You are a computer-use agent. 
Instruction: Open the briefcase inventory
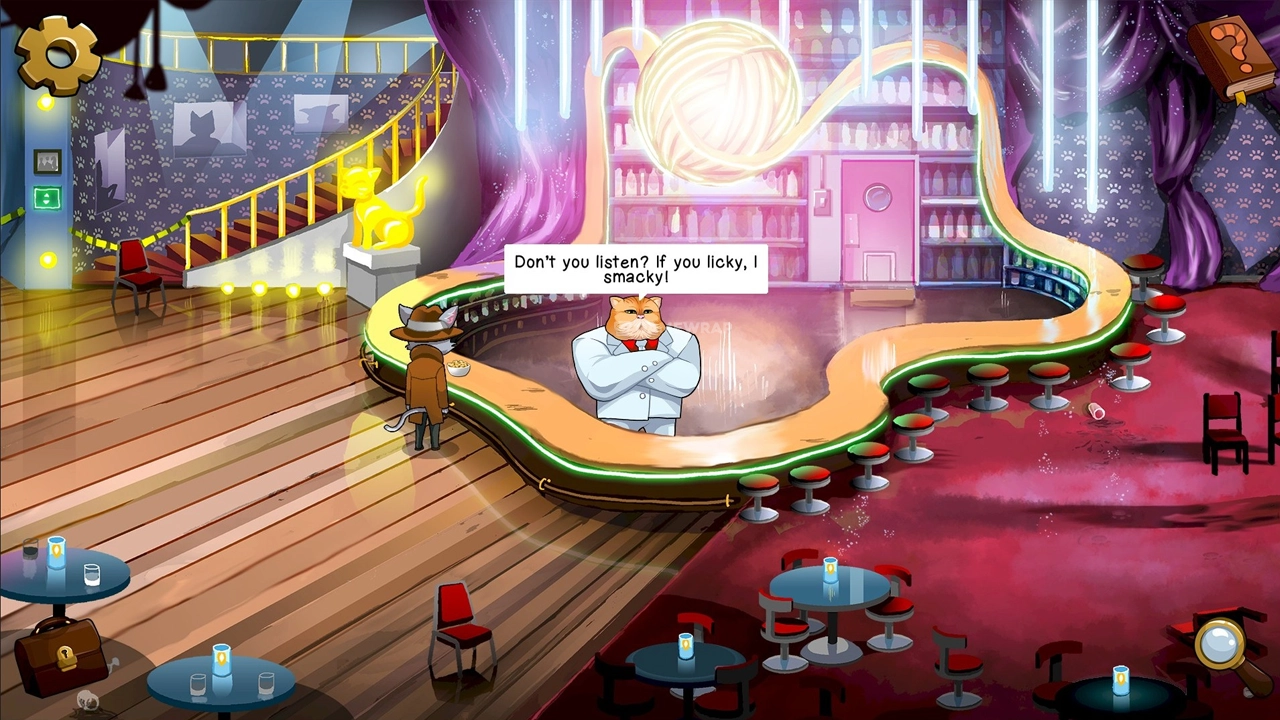click(x=60, y=655)
